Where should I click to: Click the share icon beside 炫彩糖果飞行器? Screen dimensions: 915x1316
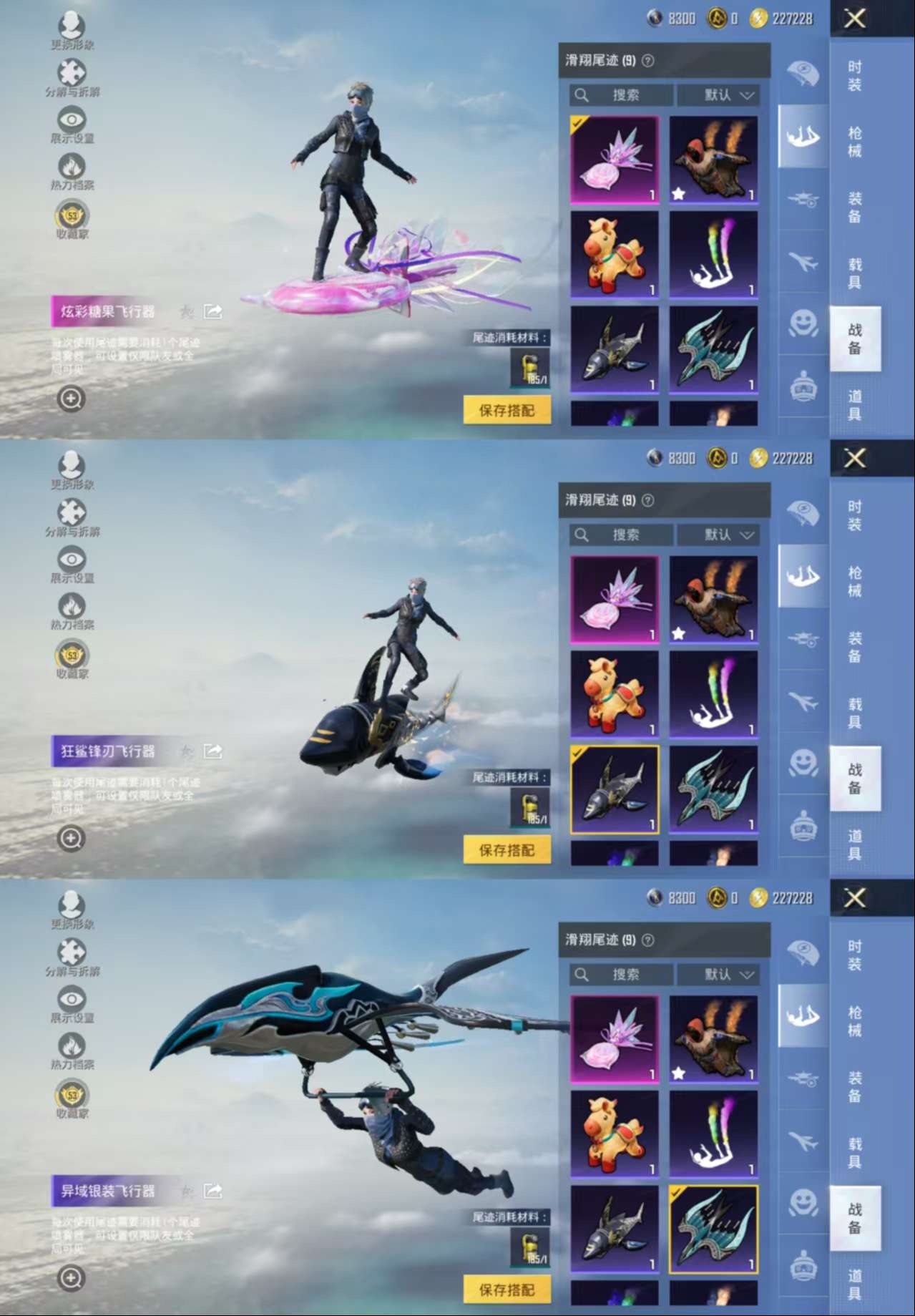tap(212, 311)
